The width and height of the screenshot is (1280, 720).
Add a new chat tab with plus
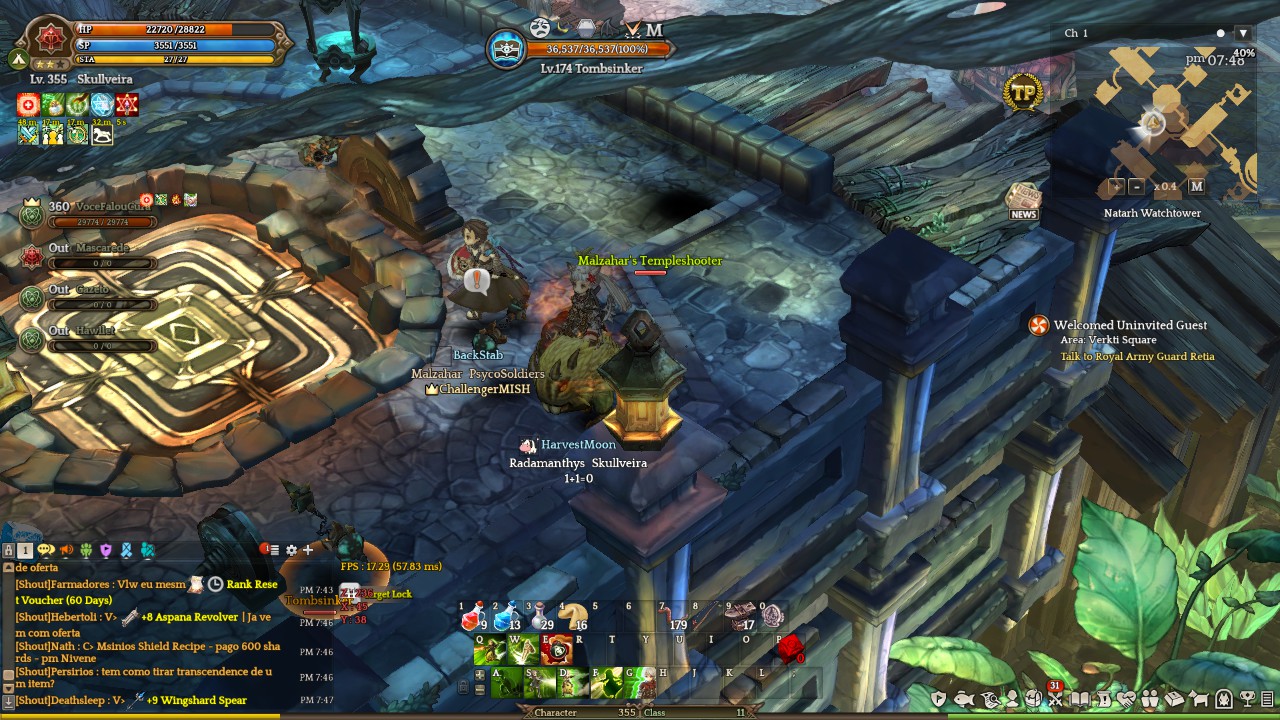pyautogui.click(x=308, y=550)
